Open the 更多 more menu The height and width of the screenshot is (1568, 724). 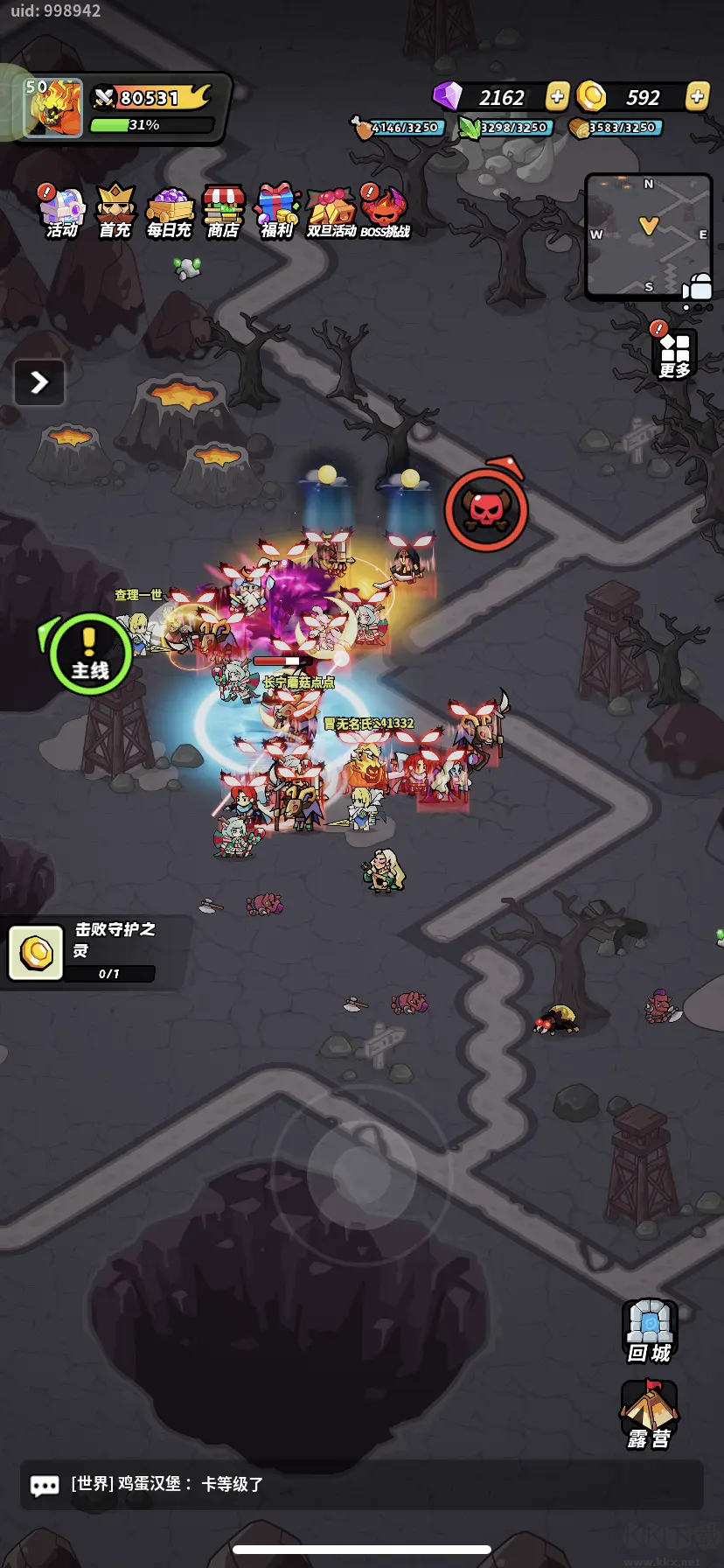coord(674,353)
